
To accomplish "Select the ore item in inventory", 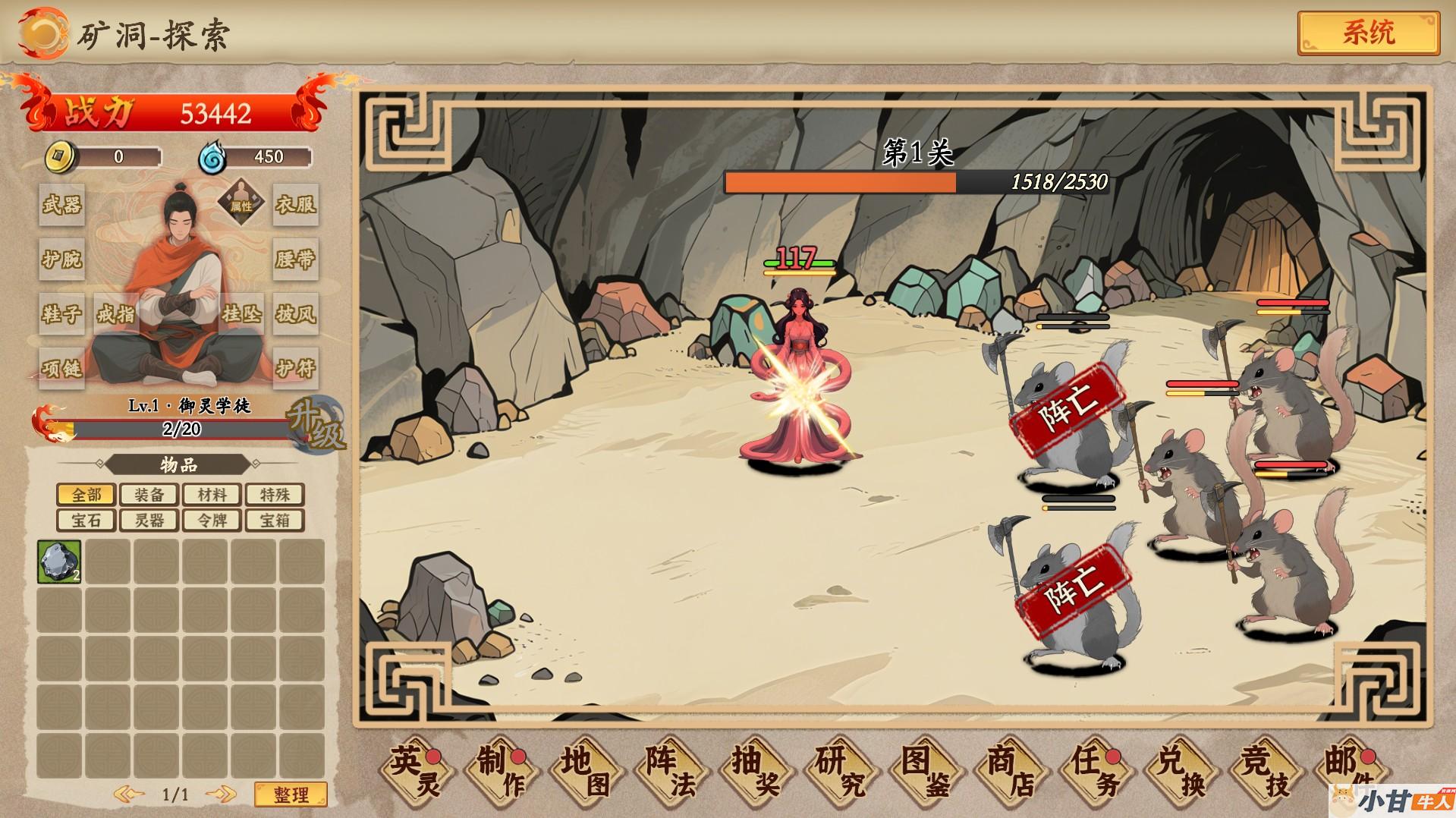I will [59, 562].
